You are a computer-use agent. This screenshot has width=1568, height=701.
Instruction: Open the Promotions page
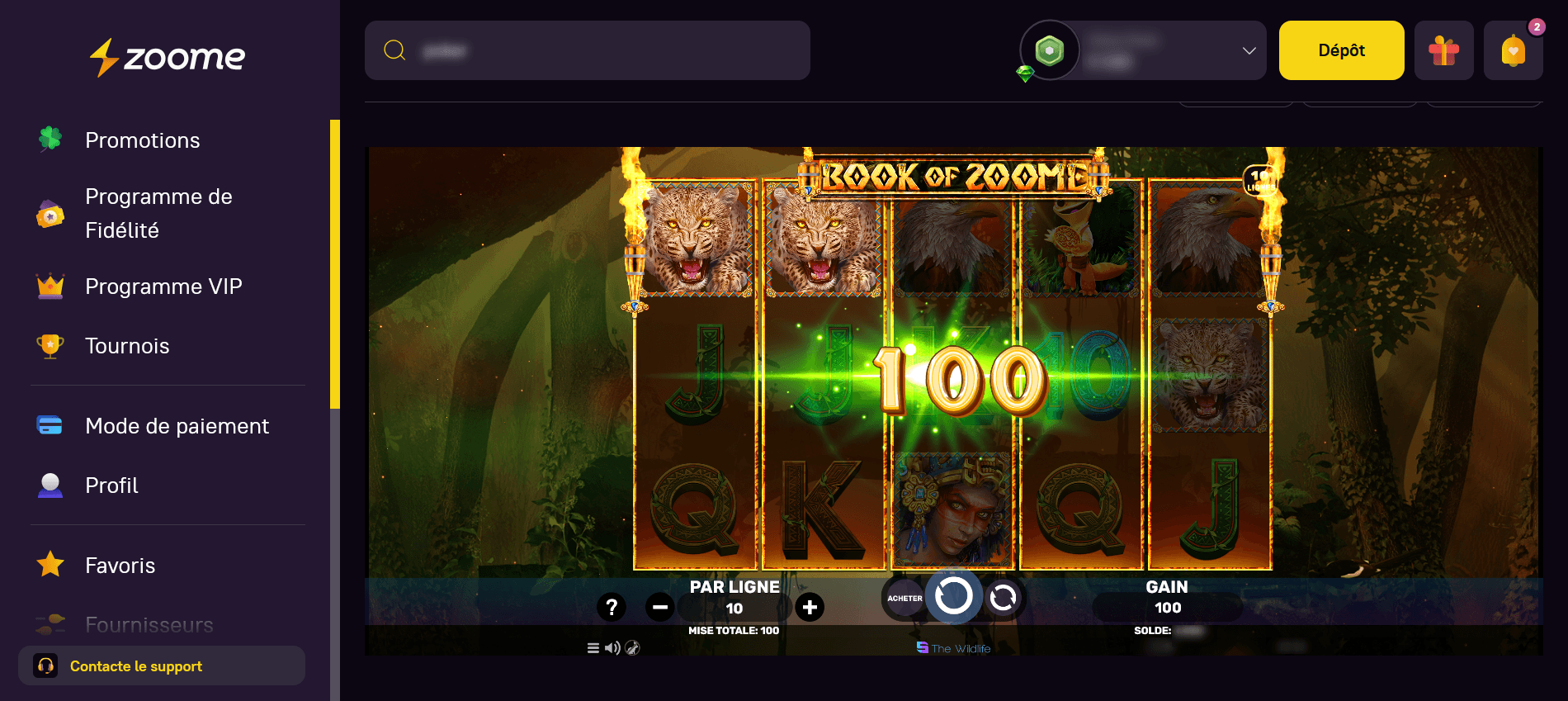[x=142, y=140]
